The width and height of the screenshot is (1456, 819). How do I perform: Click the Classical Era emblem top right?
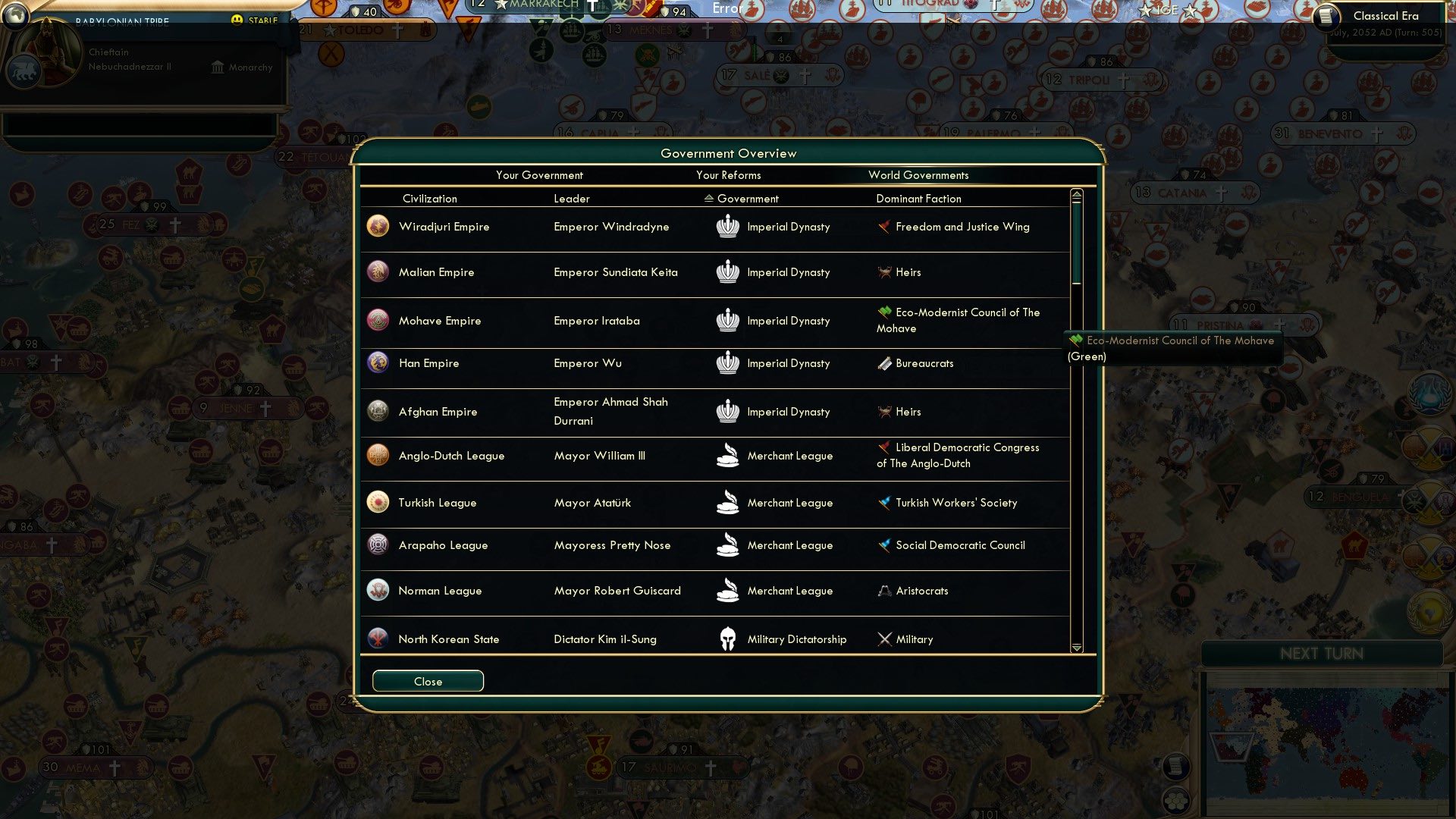[1326, 17]
